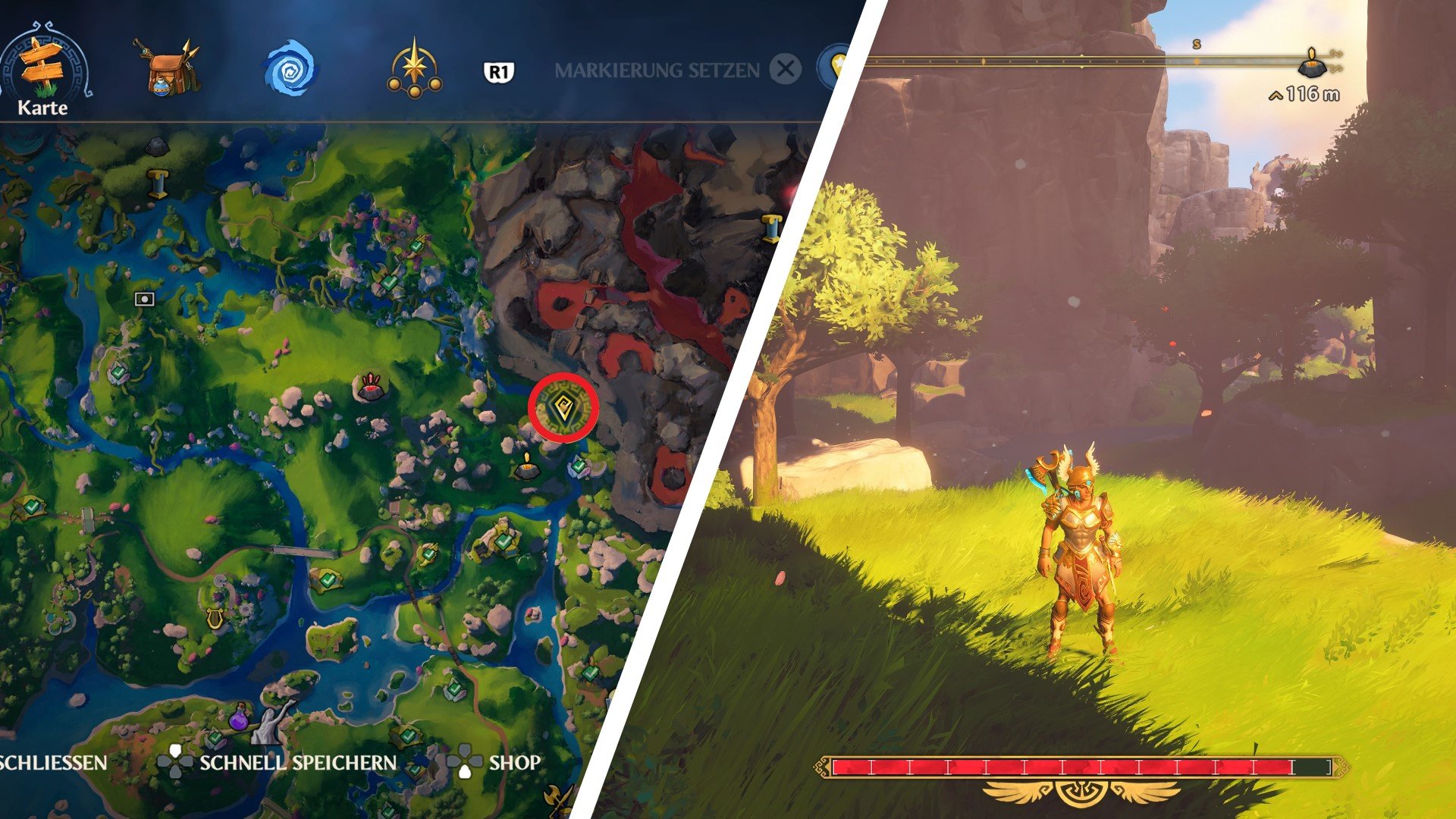The height and width of the screenshot is (819, 1456).
Task: Click the purple potion map marker
Action: click(240, 717)
